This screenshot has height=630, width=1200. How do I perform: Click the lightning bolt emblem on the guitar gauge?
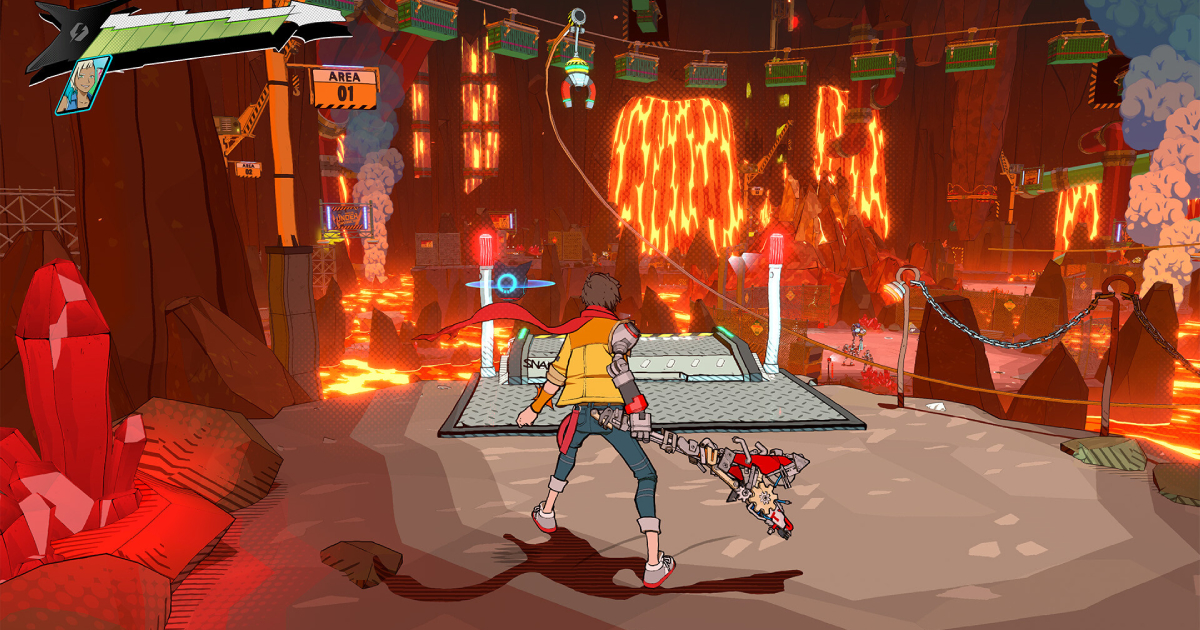click(77, 30)
